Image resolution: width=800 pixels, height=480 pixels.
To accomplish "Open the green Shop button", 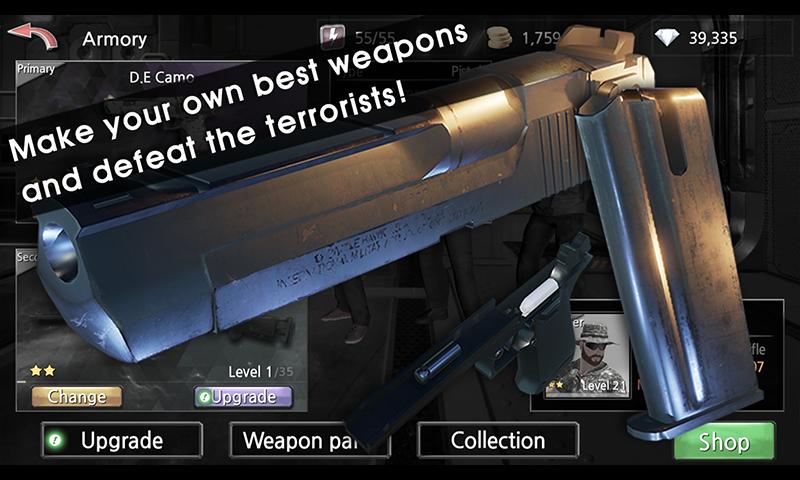I will pyautogui.click(x=724, y=442).
